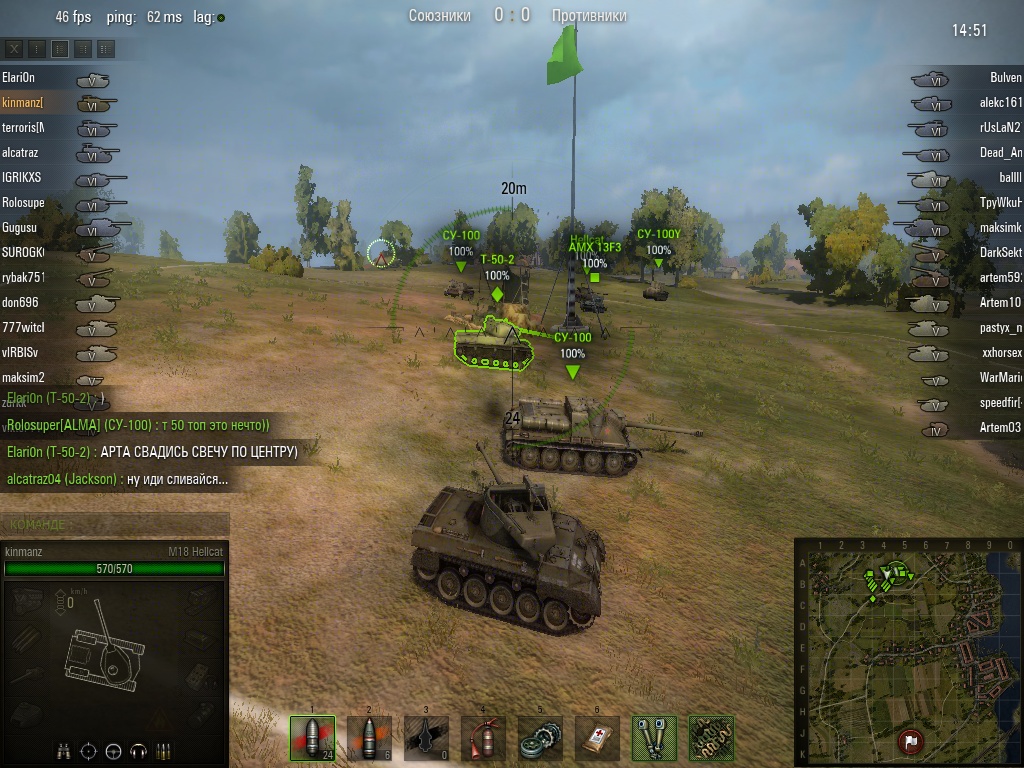
Task: Select enemy Bulven in the enemy list
Action: [x=1005, y=78]
